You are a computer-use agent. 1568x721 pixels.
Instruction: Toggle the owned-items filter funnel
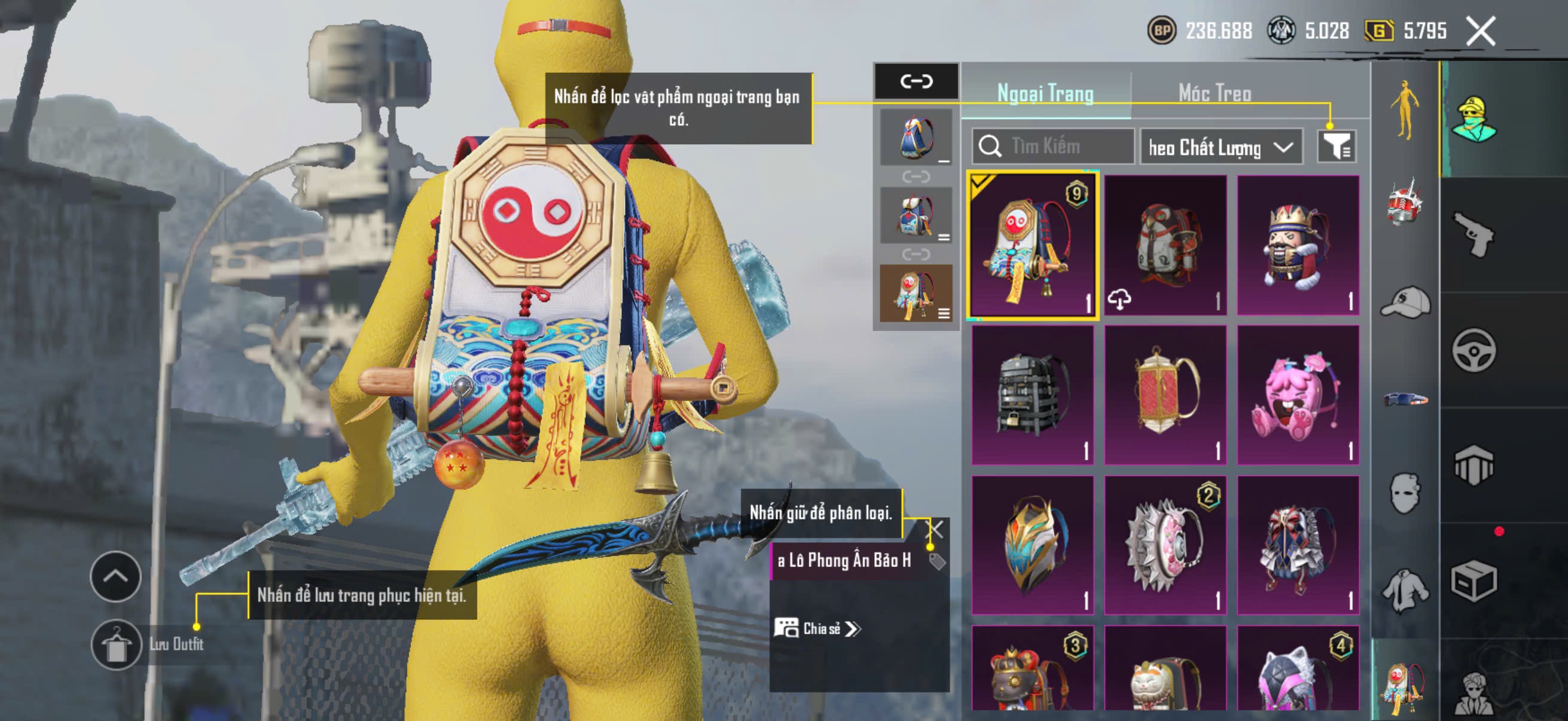pos(1336,146)
